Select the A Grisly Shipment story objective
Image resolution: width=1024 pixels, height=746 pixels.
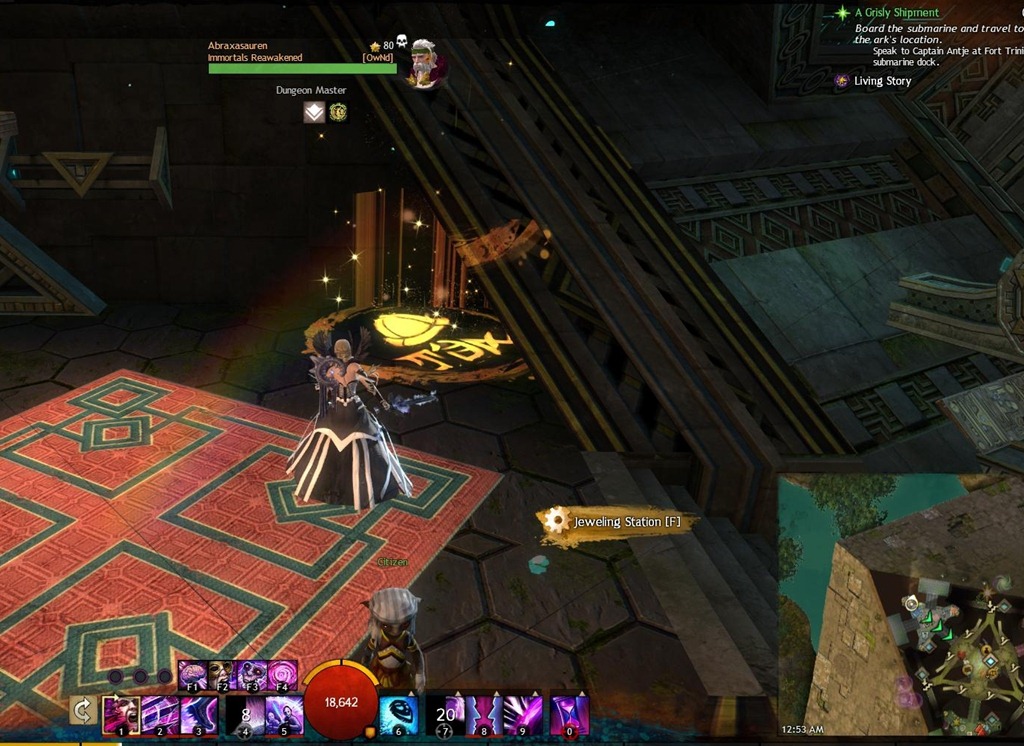pos(896,13)
